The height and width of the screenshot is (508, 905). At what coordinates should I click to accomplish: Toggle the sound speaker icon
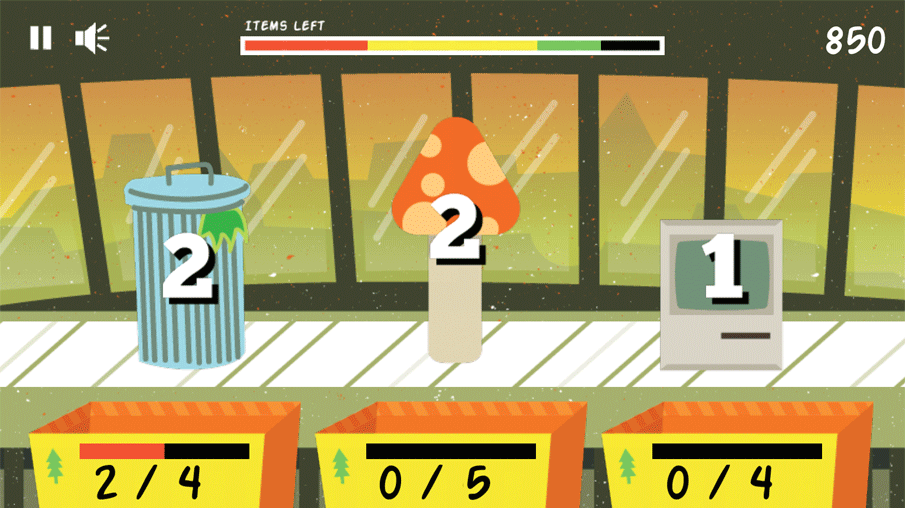point(91,39)
